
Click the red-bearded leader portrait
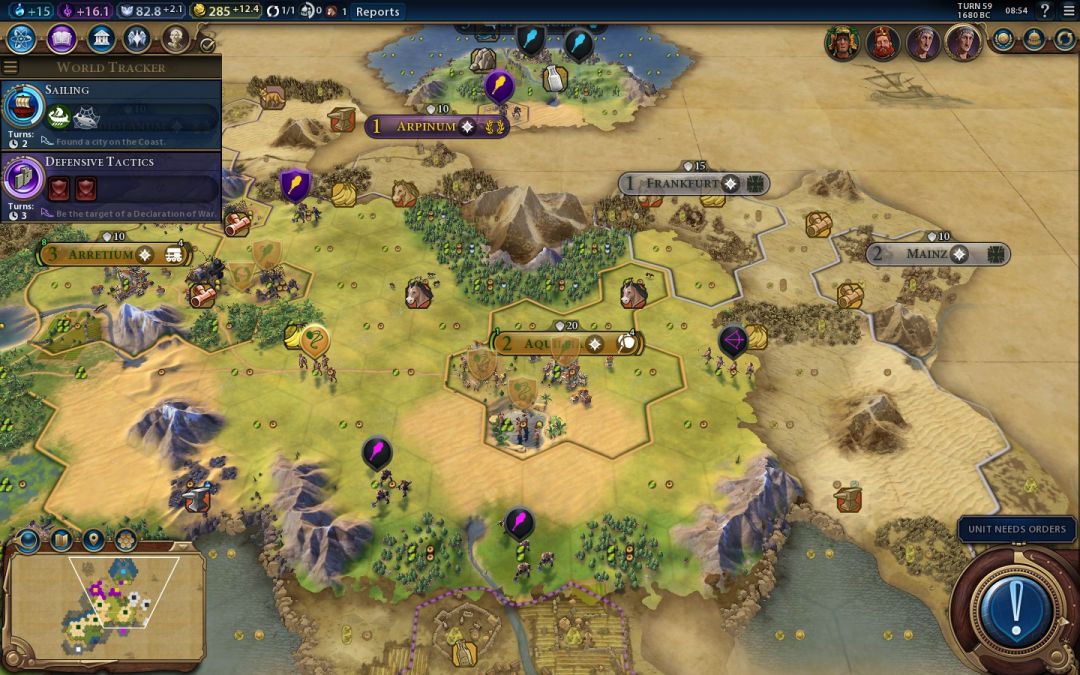click(x=881, y=43)
